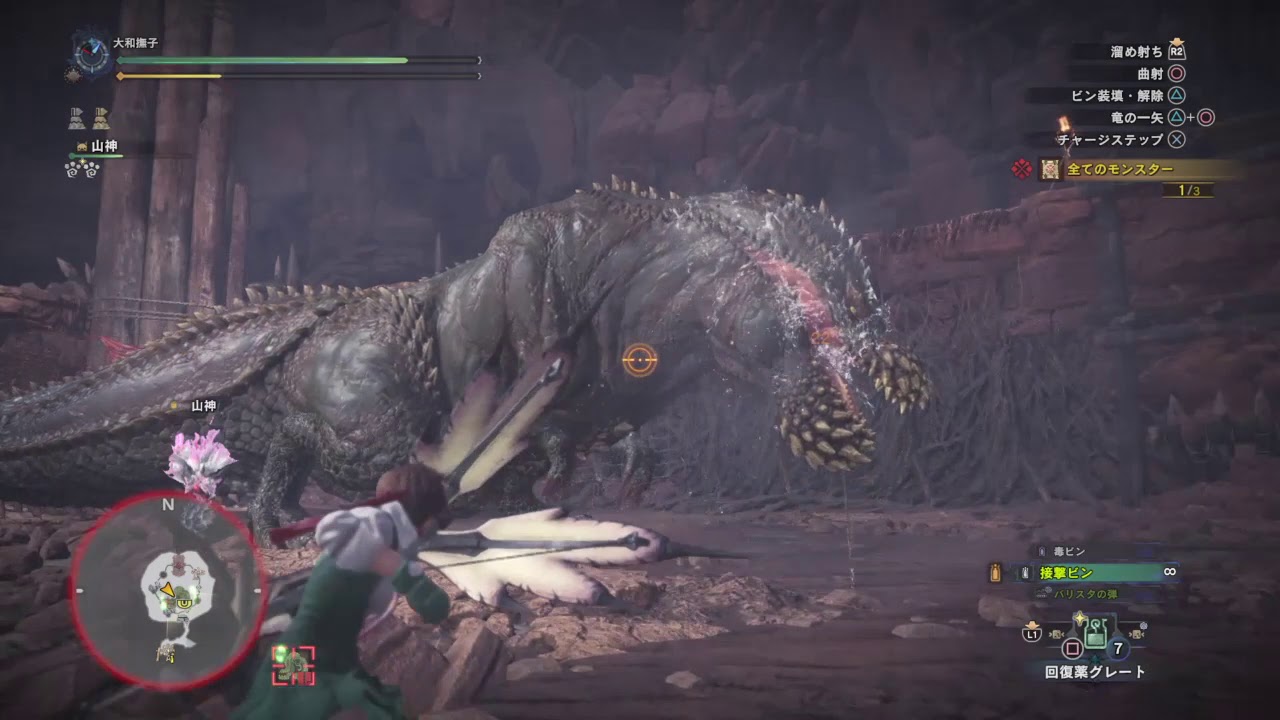This screenshot has height=720, width=1280.
Task: Select the orange coating bottle icon
Action: click(995, 573)
